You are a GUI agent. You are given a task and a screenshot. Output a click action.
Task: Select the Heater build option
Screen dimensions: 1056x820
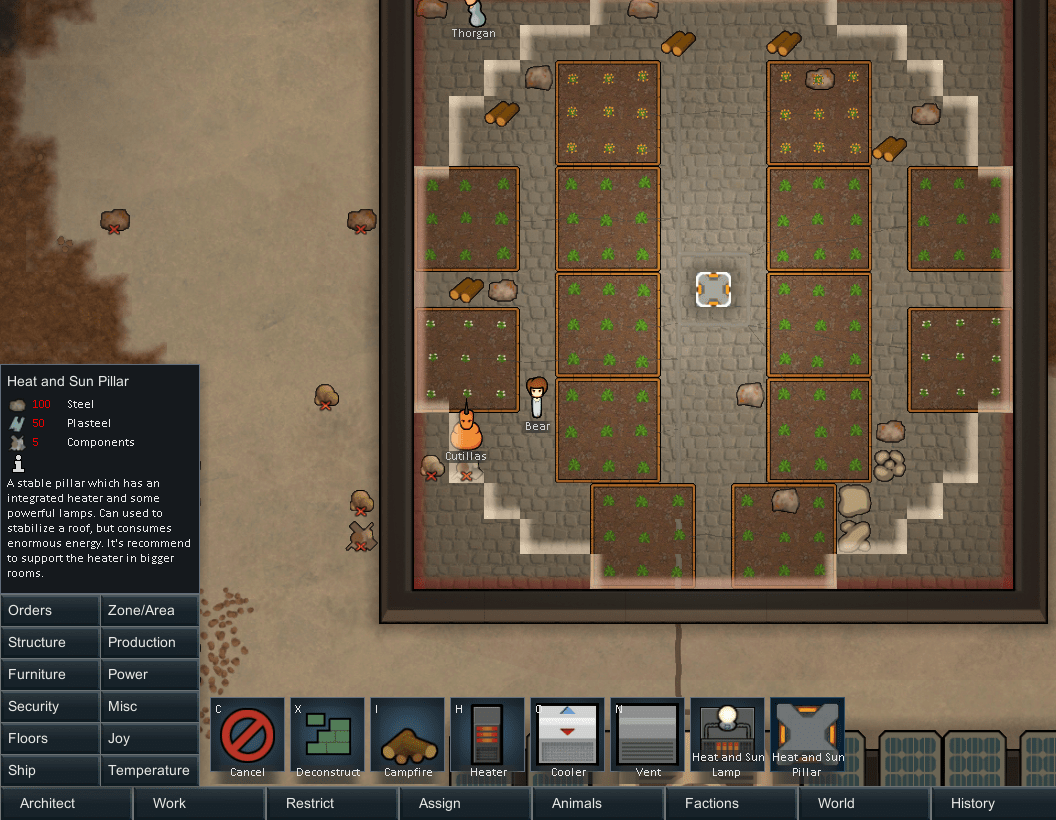(487, 739)
